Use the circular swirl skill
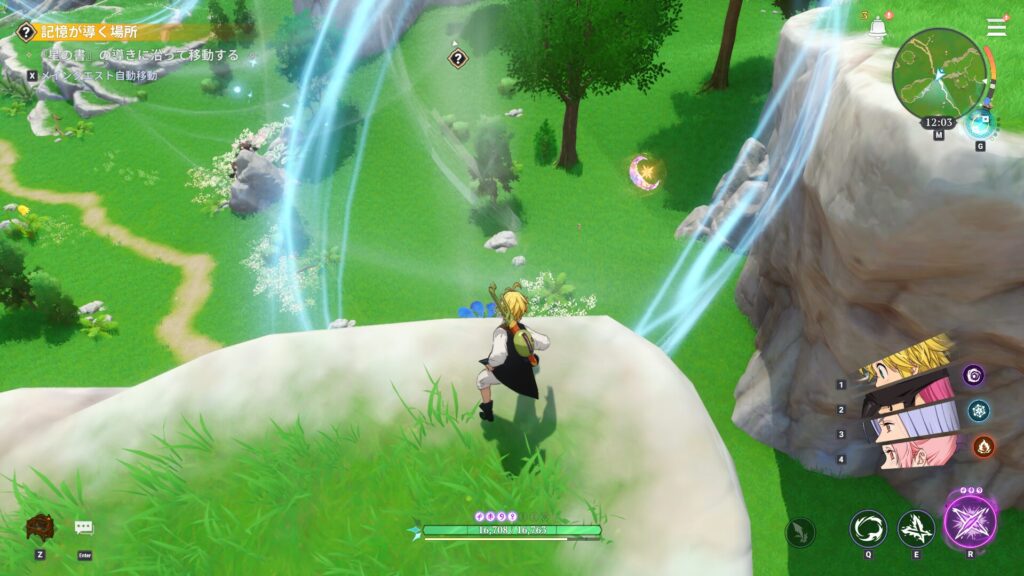The height and width of the screenshot is (576, 1024). point(867,528)
